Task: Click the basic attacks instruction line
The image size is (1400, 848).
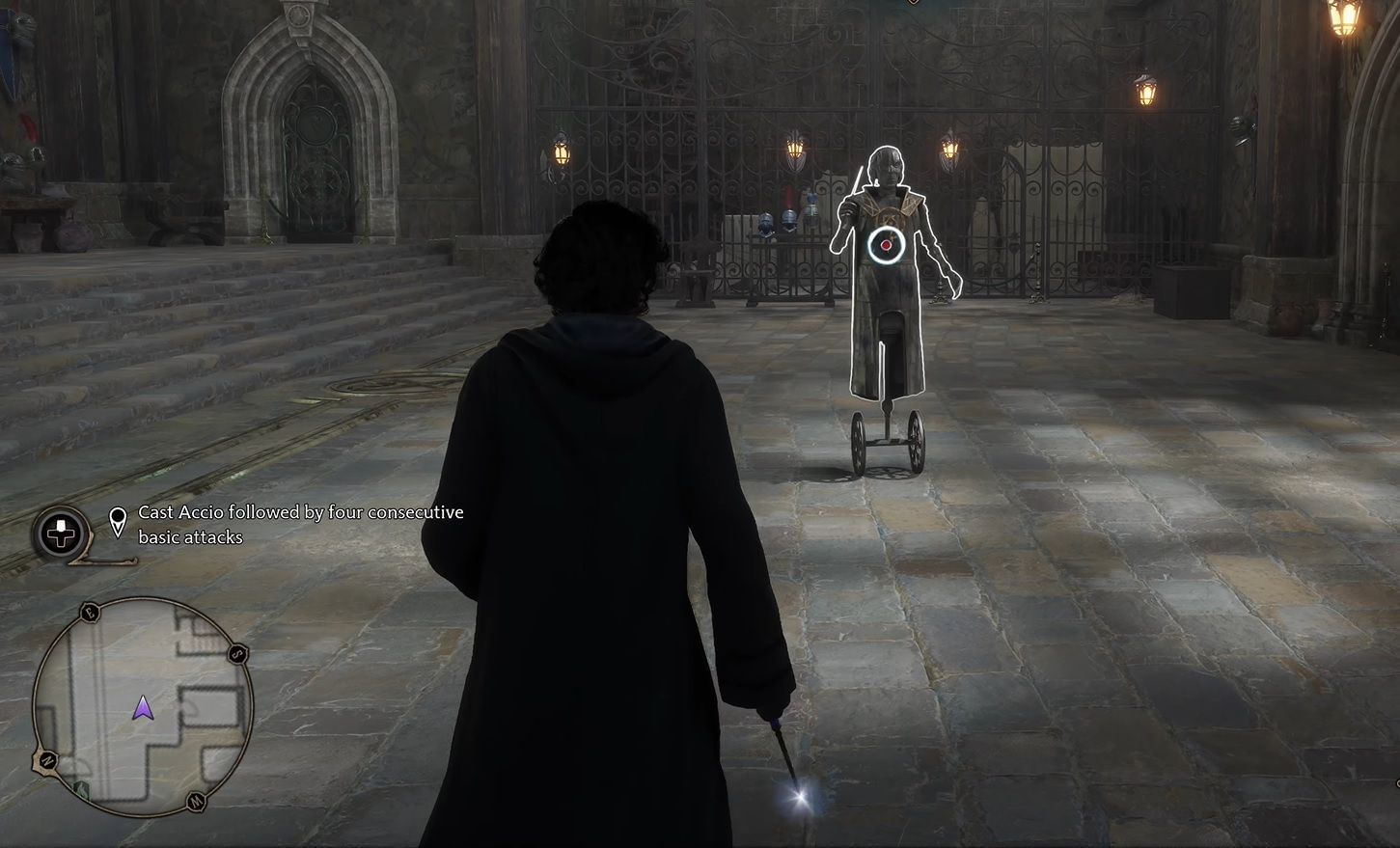Action: (x=189, y=537)
